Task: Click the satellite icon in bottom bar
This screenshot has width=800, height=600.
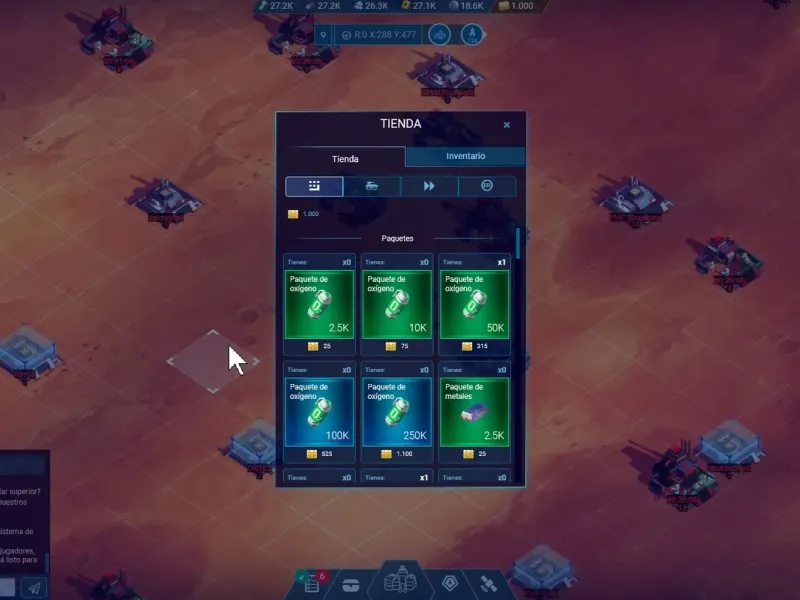Action: point(489,583)
